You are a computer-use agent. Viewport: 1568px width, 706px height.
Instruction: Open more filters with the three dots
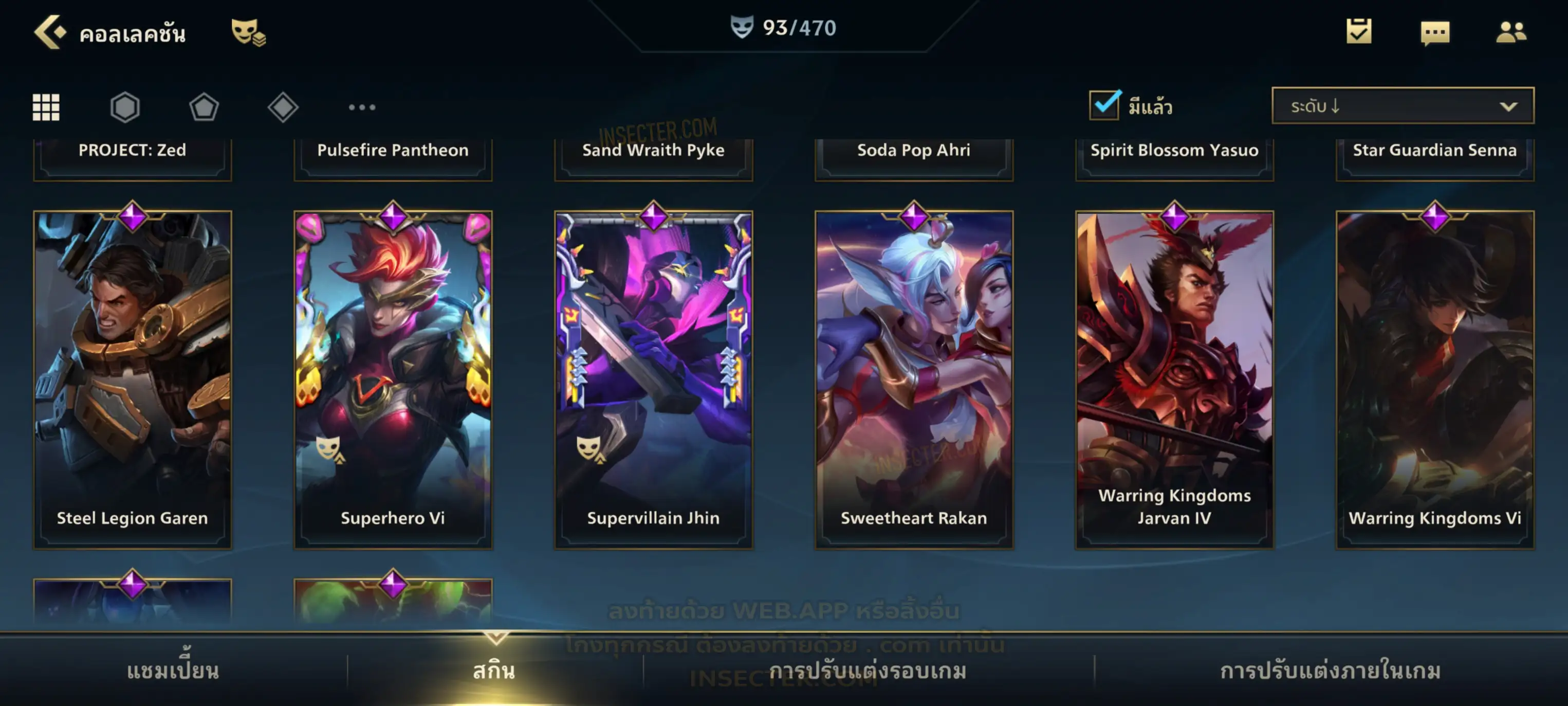pyautogui.click(x=362, y=107)
